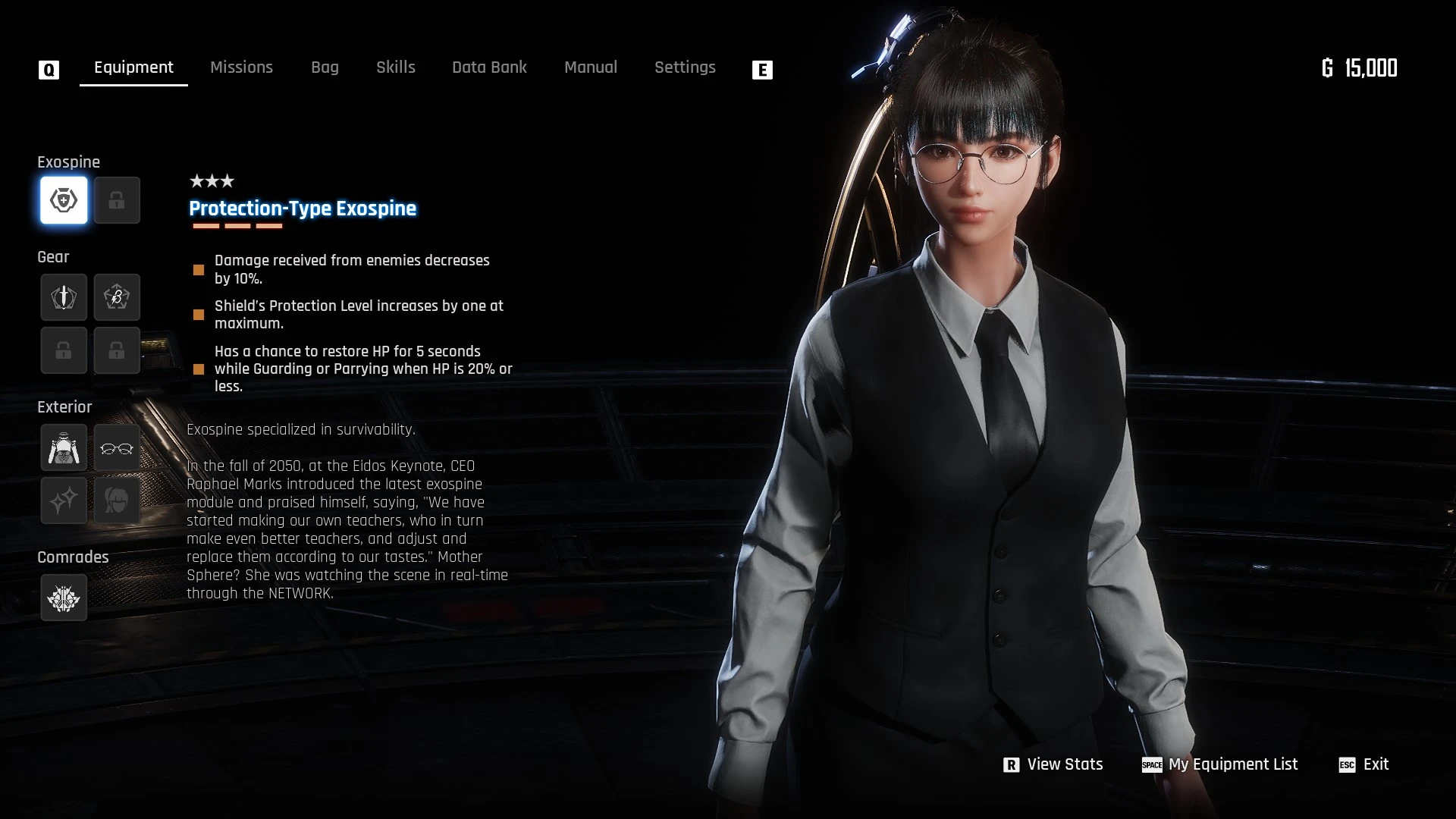Click Exit to leave the menu
Viewport: 1456px width, 819px height.
point(1376,764)
